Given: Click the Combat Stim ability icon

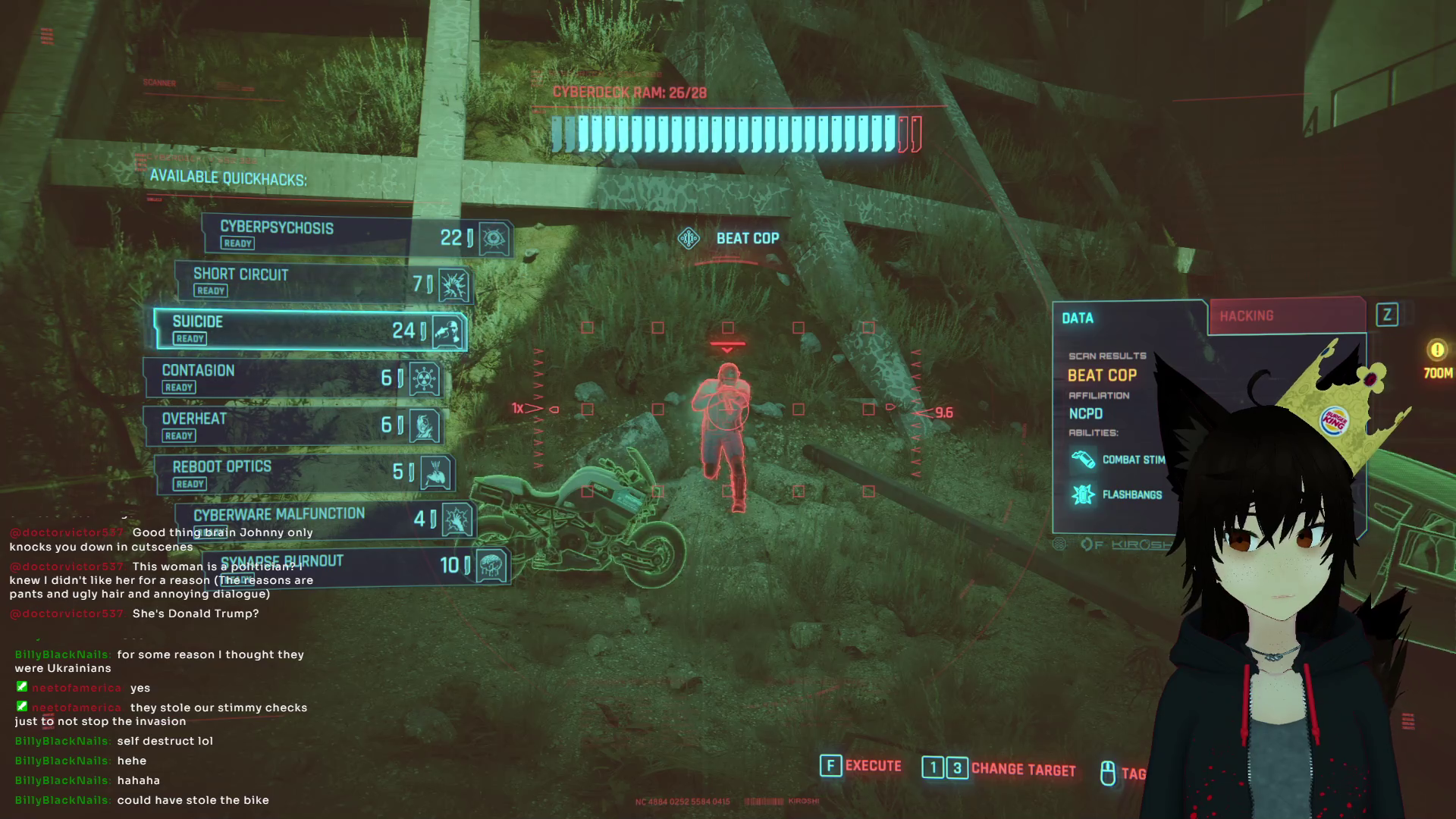Looking at the screenshot, I should click(x=1083, y=460).
